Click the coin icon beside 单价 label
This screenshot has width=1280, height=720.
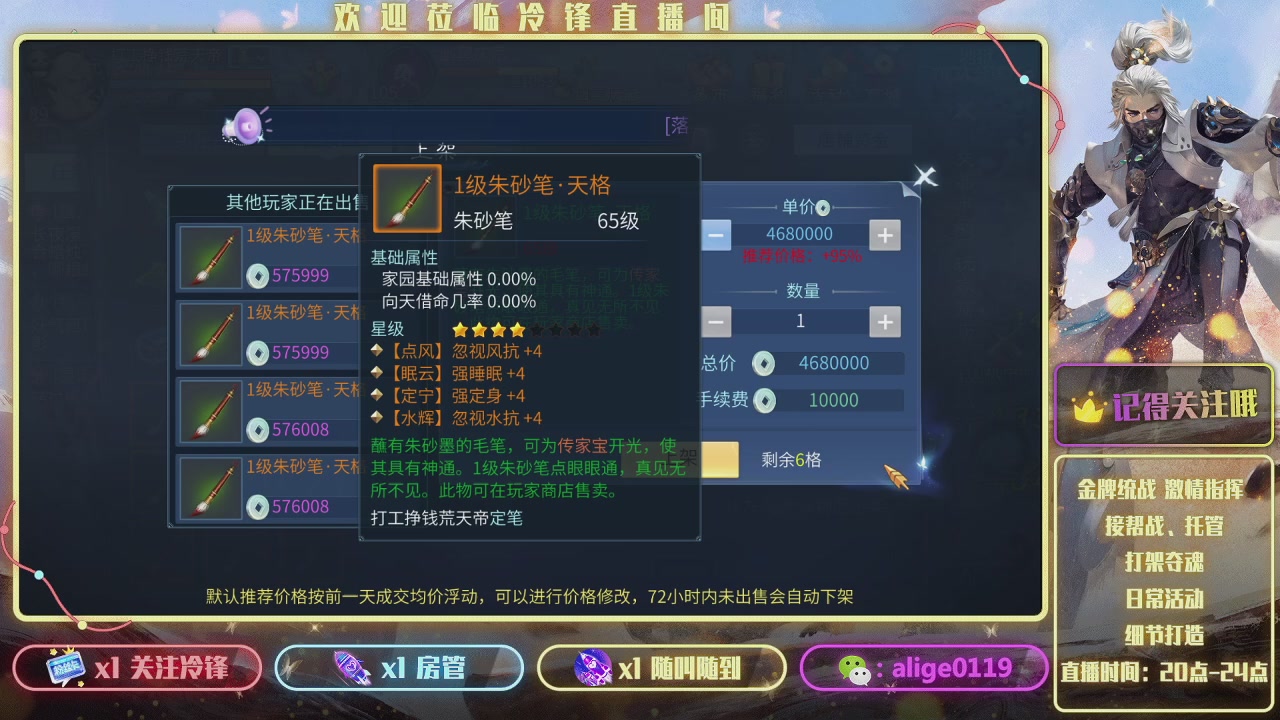point(823,208)
